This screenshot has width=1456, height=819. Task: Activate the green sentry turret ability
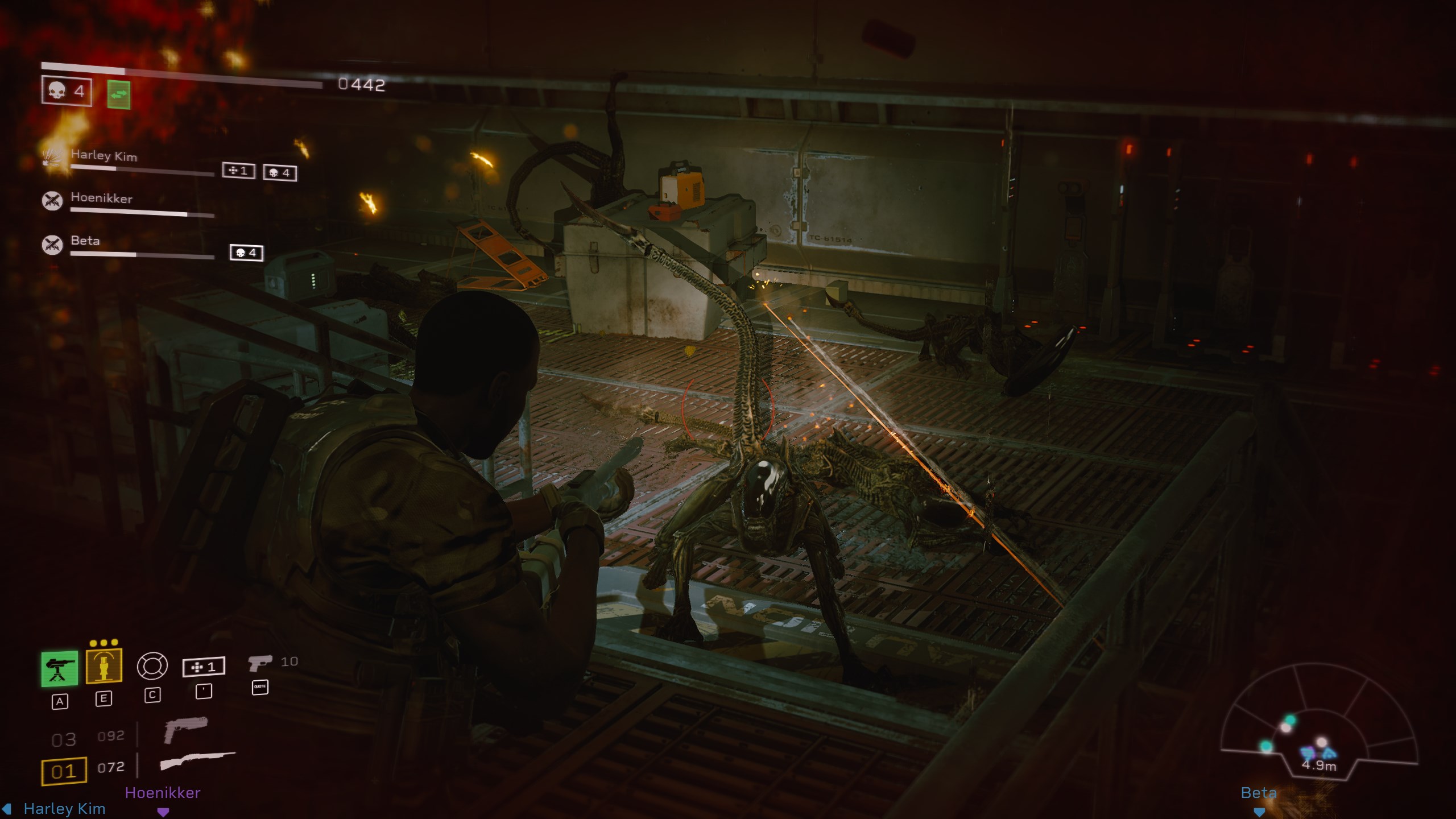coord(60,668)
